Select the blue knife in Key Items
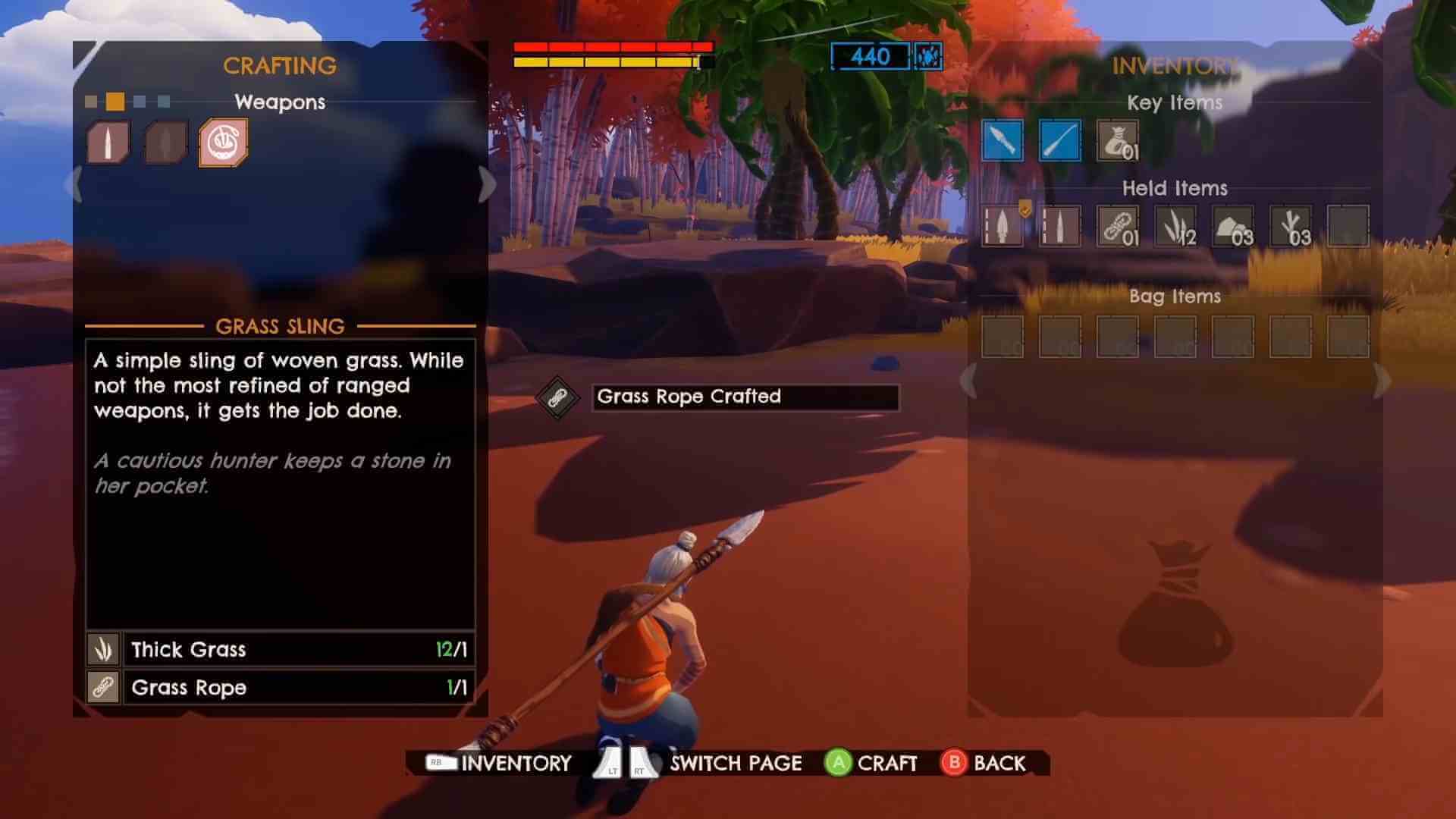 click(1003, 141)
